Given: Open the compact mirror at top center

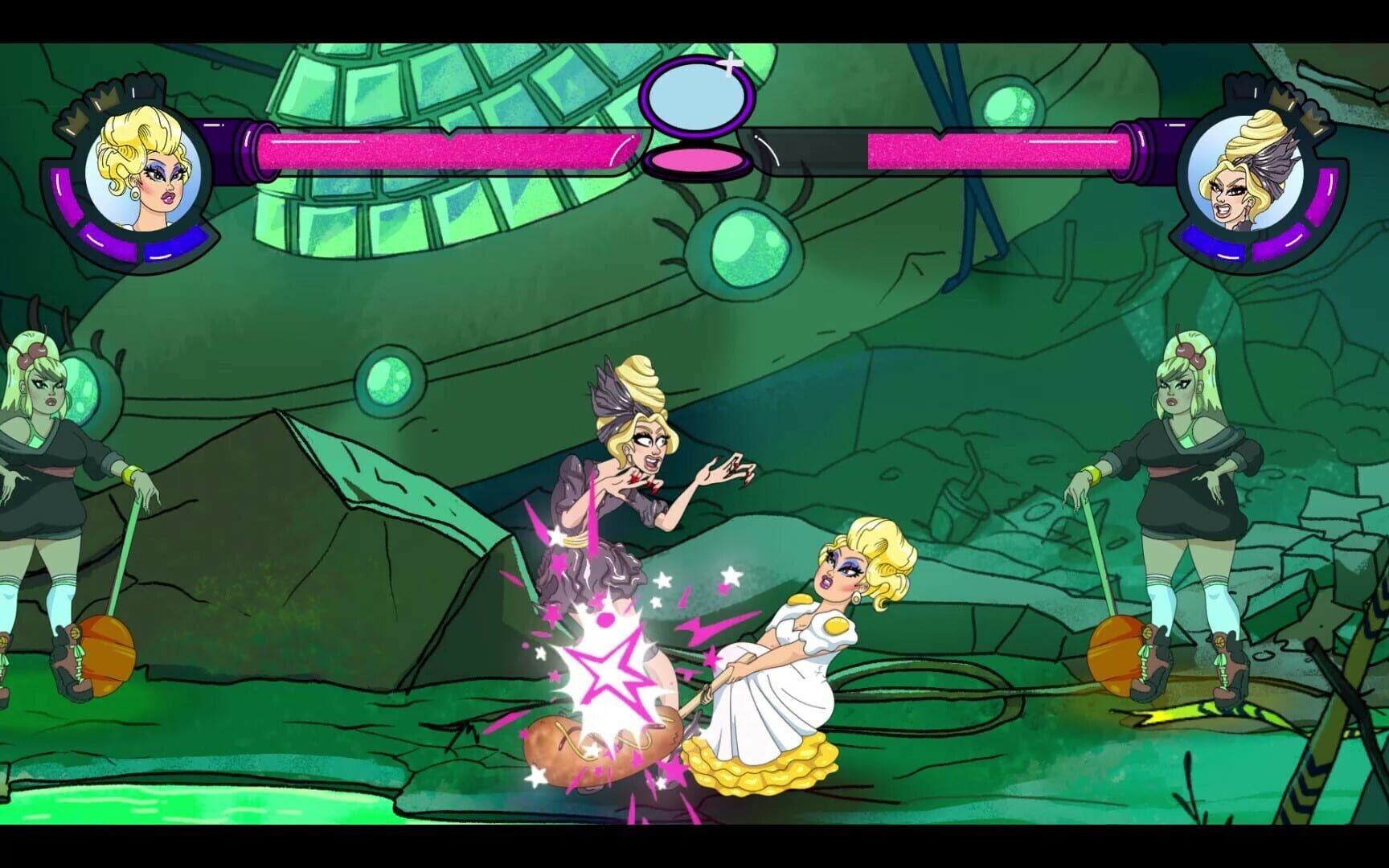Looking at the screenshot, I should click(x=696, y=98).
